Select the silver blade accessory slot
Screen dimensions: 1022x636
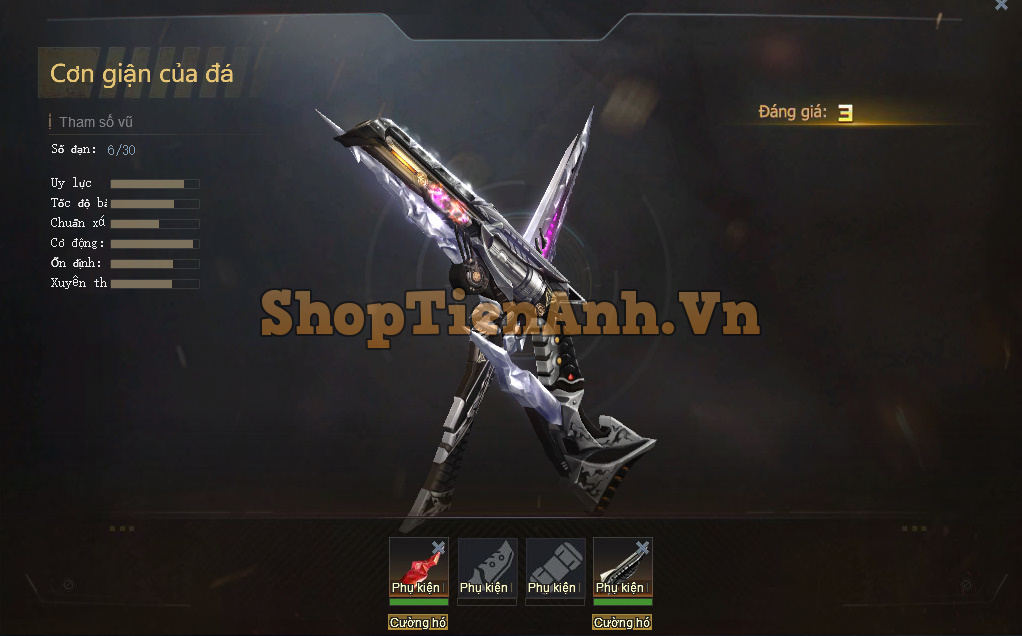click(x=621, y=568)
